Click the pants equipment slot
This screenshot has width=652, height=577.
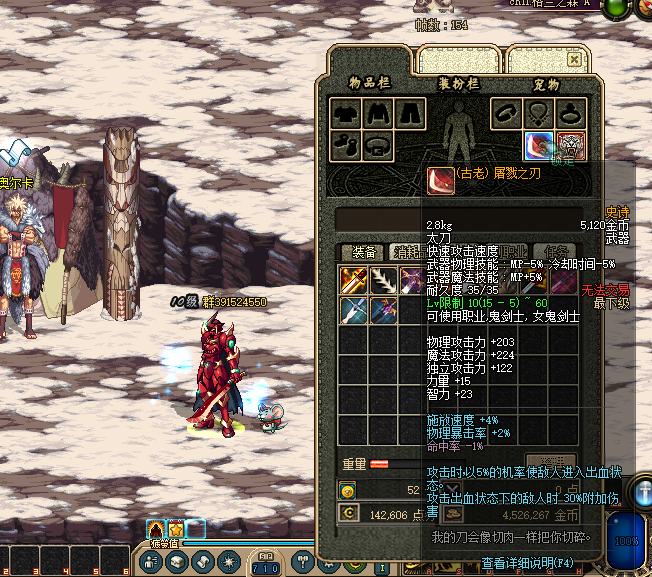tap(410, 113)
